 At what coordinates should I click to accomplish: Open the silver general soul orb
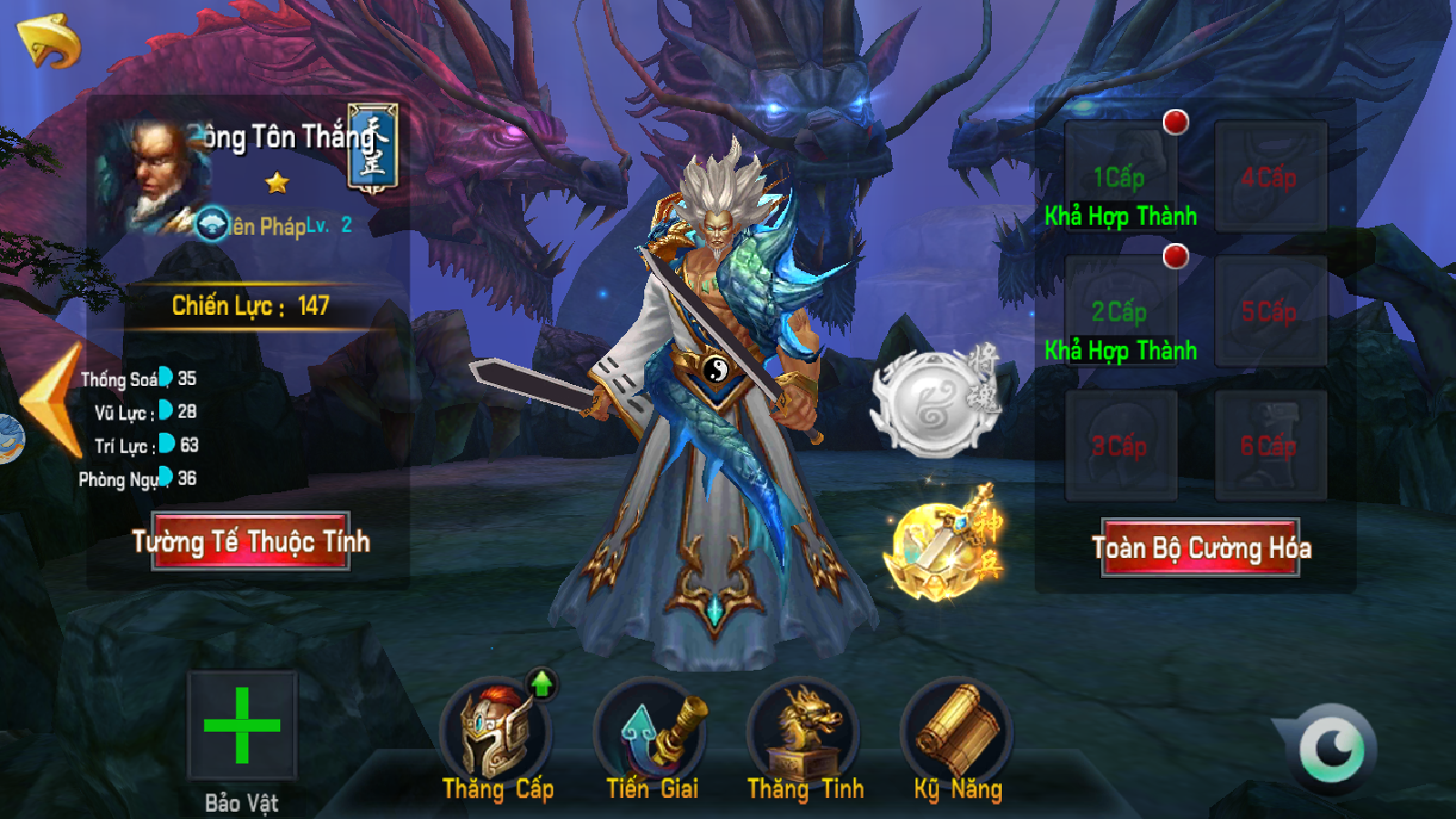tap(933, 402)
